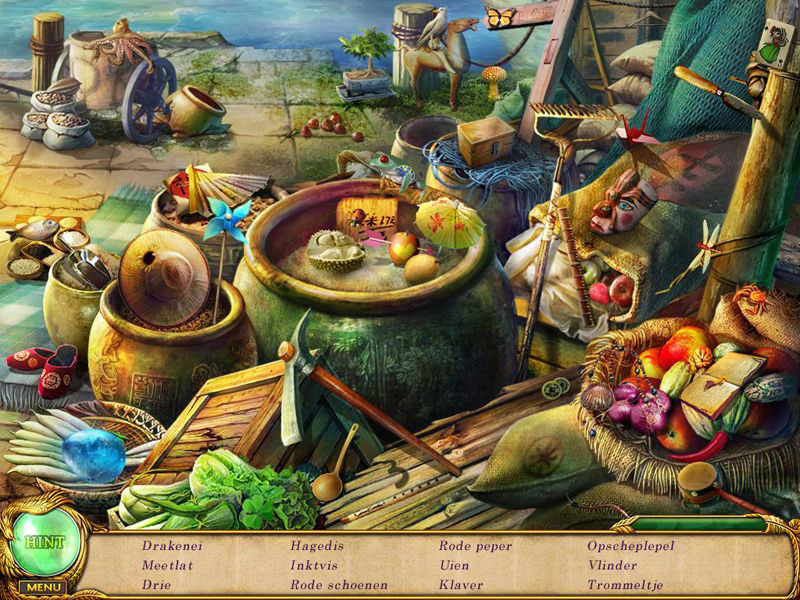800x600 pixels.
Task: Select the 'Opscheplepel' list entry
Action: coord(631,546)
